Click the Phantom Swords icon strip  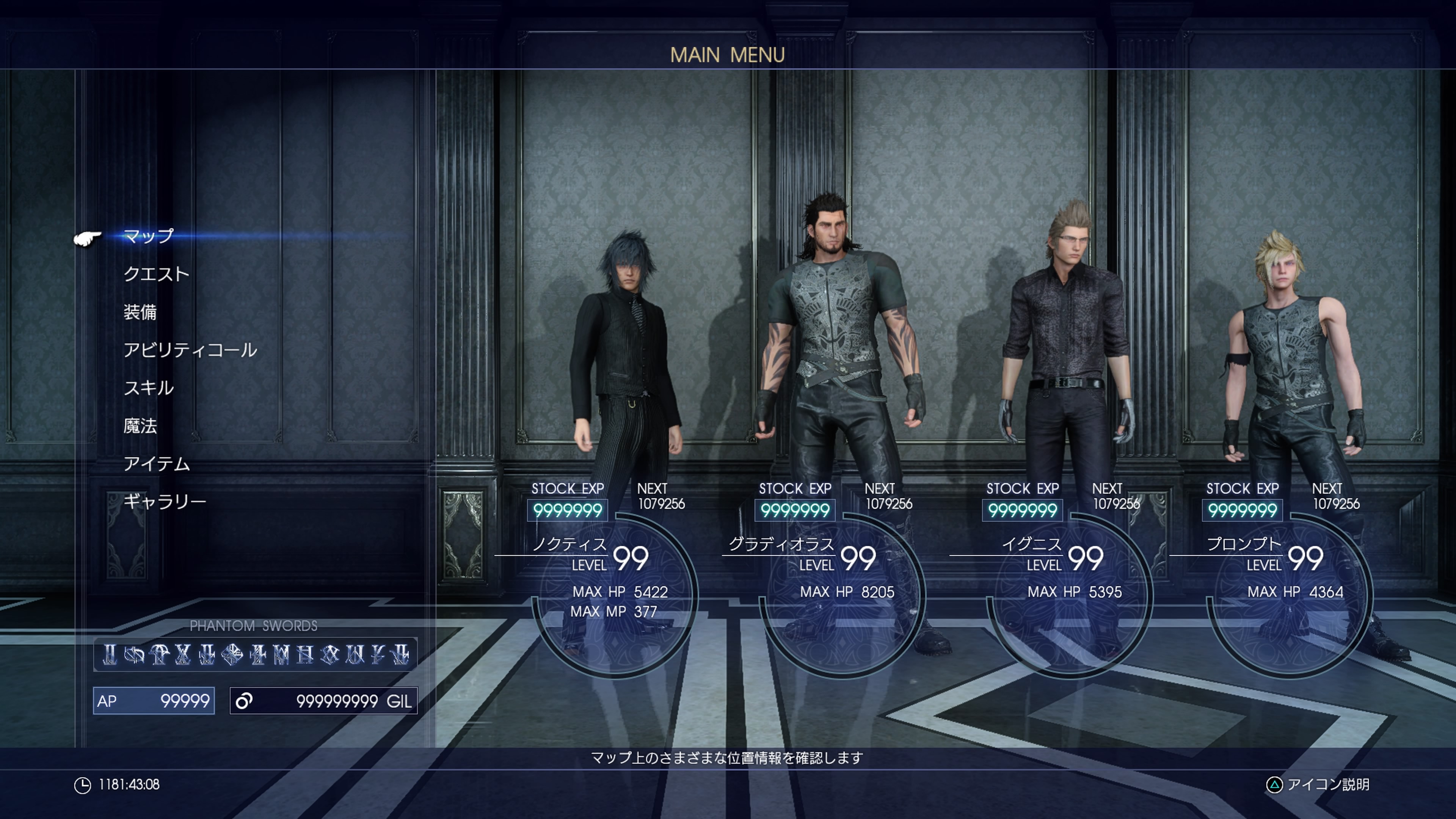coord(256,654)
